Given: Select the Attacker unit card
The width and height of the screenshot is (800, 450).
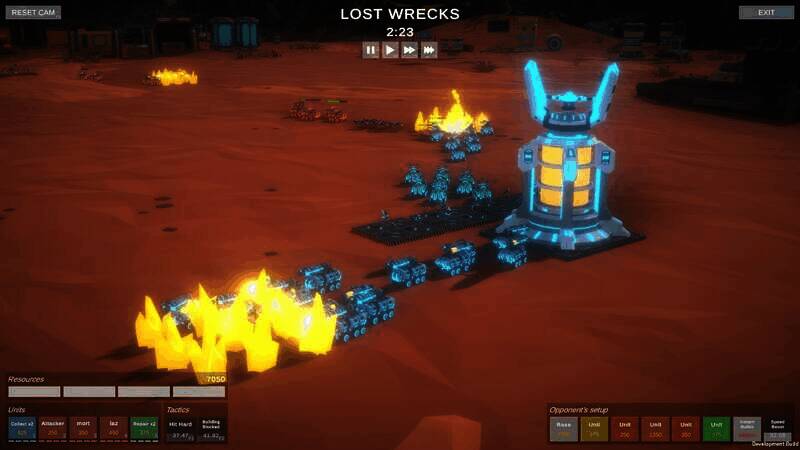Looking at the screenshot, I should 52,428.
